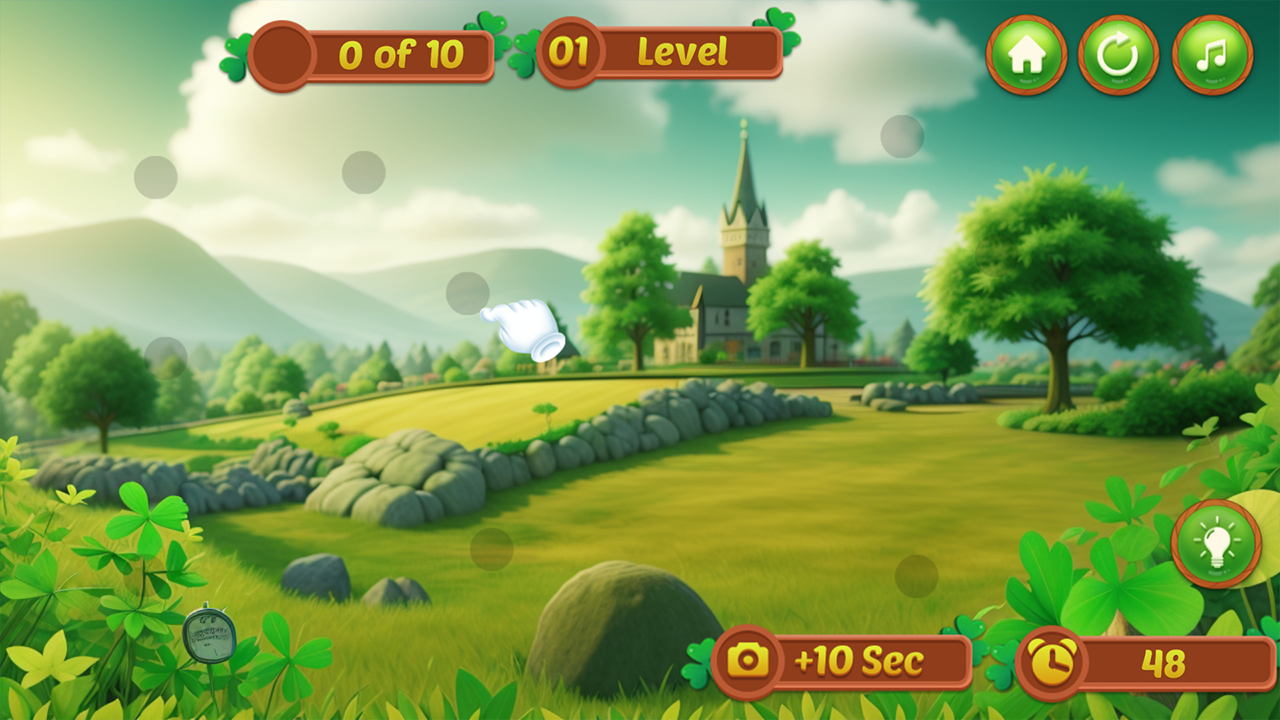Screen dimensions: 1280x720
Task: Restart the level with the refresh button
Action: tap(1118, 55)
